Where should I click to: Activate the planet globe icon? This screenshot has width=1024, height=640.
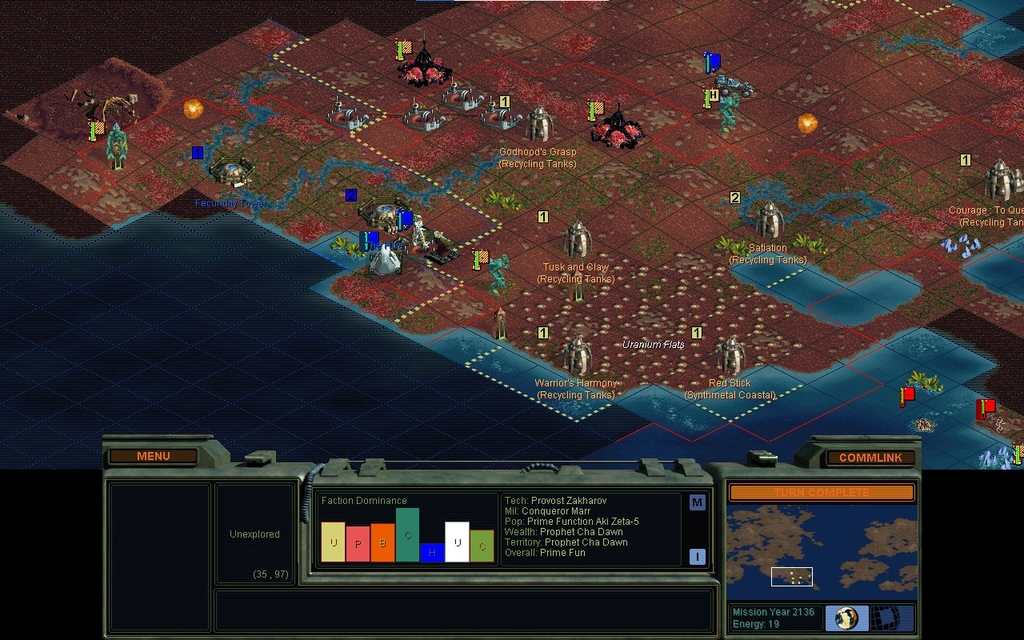click(847, 617)
